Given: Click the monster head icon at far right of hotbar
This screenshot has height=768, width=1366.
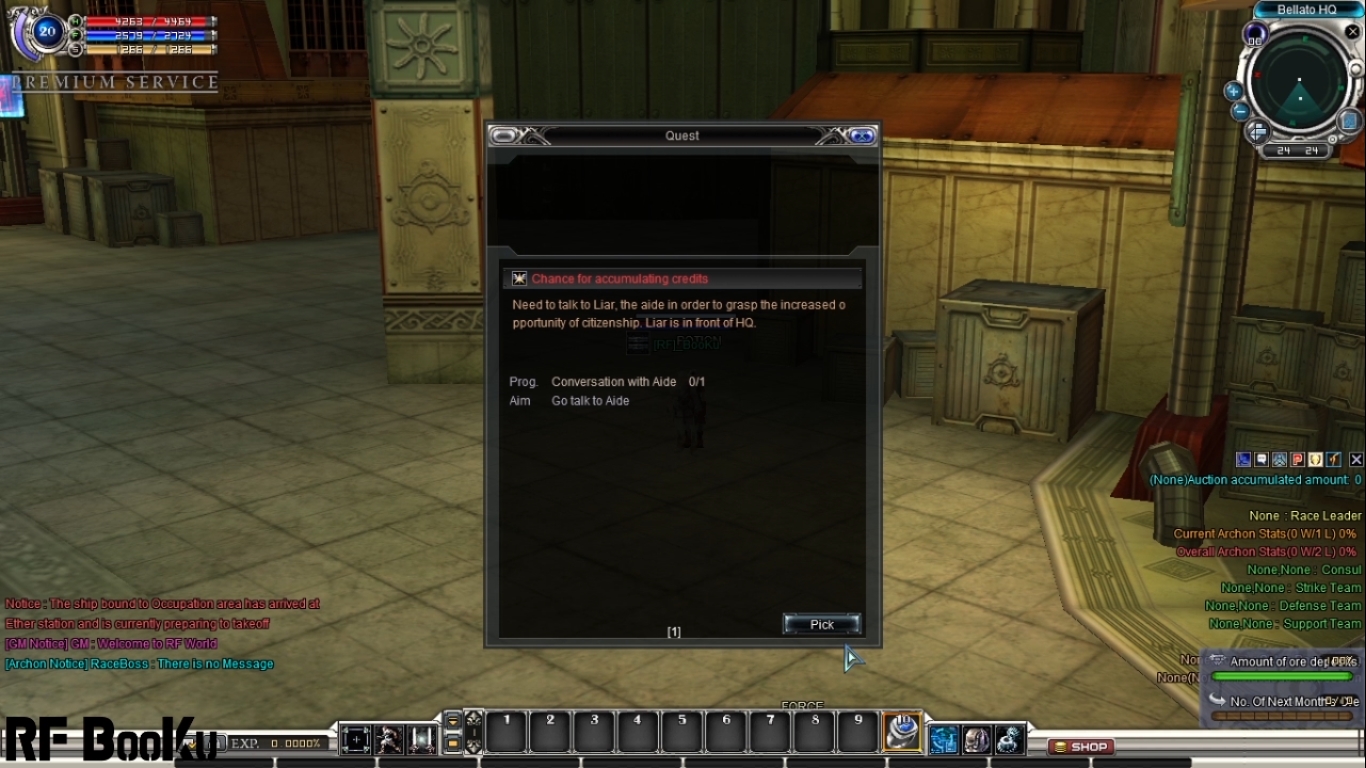Looking at the screenshot, I should coord(1010,740).
